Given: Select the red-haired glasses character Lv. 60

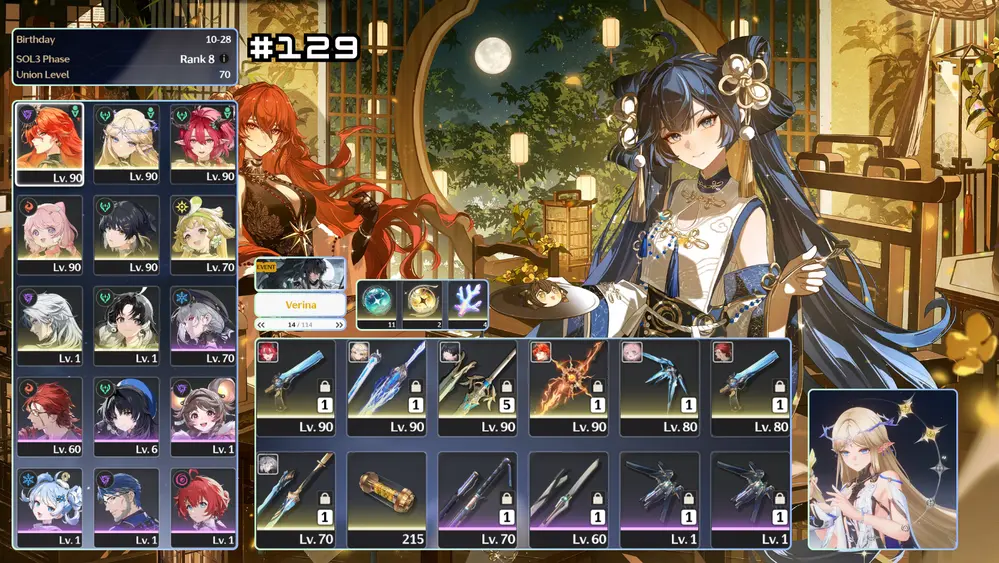Looking at the screenshot, I should click(x=50, y=417).
